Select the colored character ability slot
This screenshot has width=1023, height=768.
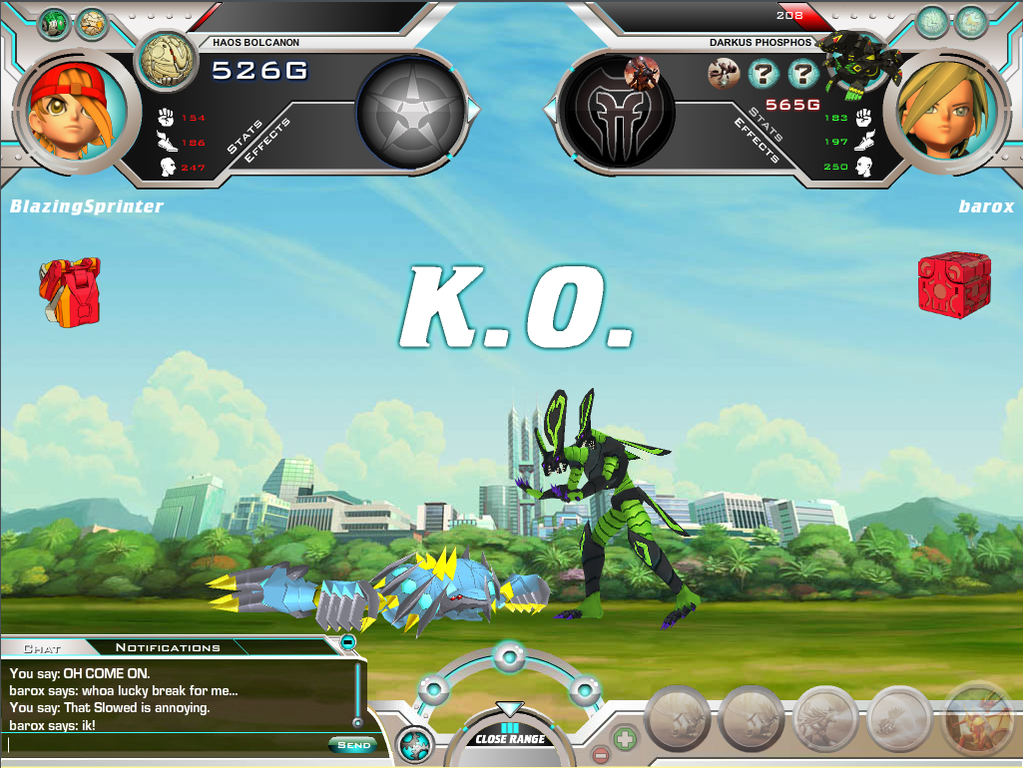[975, 719]
